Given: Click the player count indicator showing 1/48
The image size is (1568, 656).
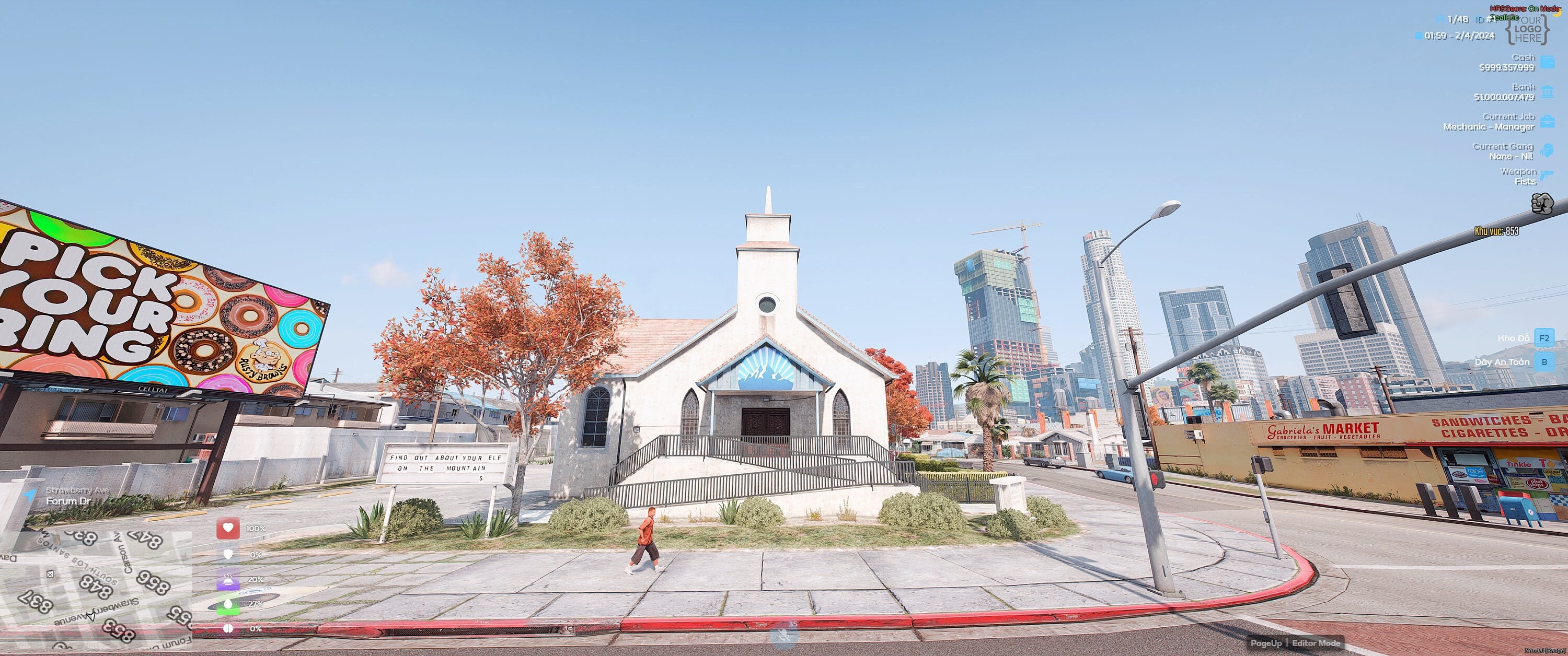Looking at the screenshot, I should 1458,19.
